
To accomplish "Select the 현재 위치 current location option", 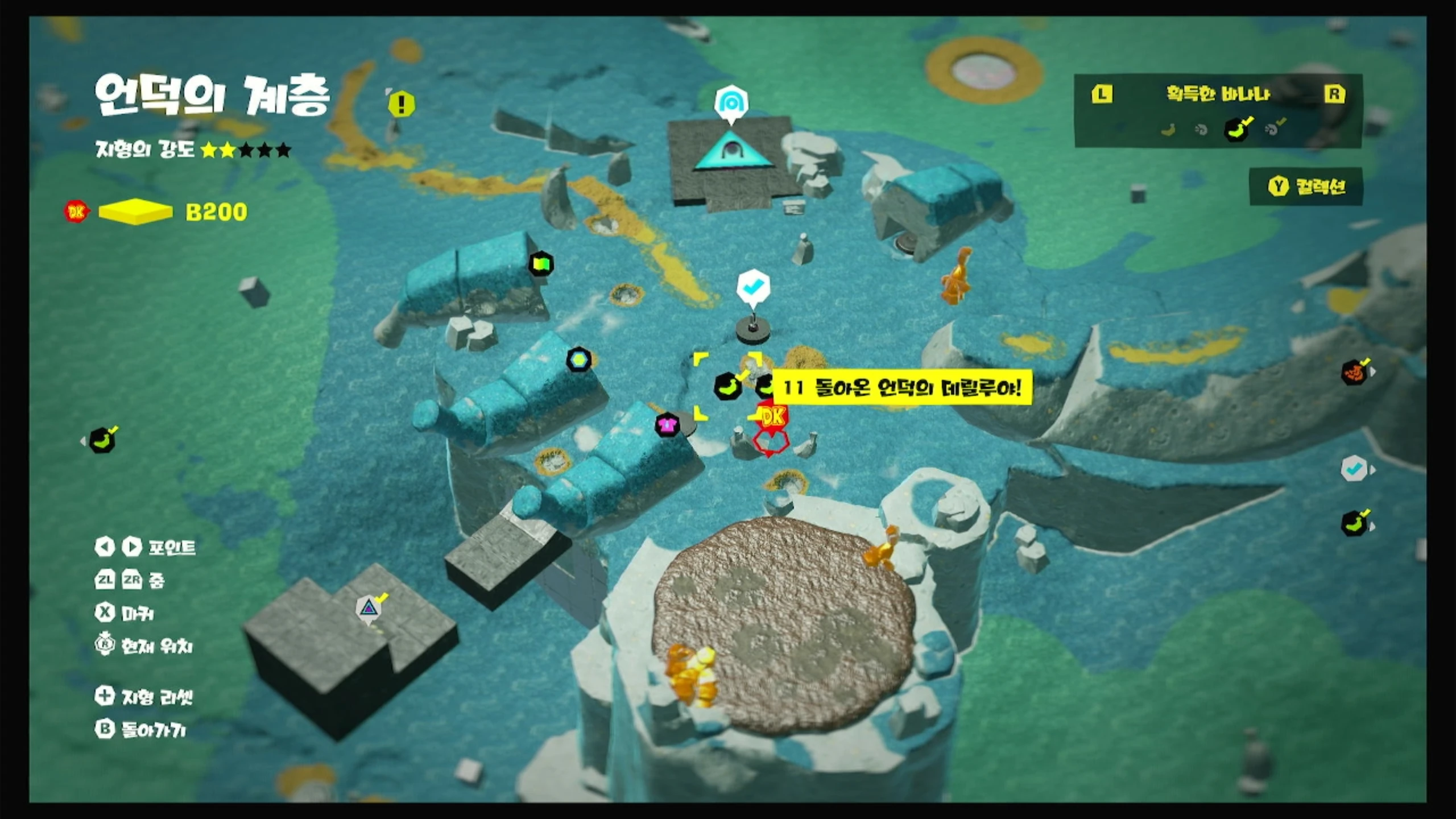I will click(x=144, y=646).
